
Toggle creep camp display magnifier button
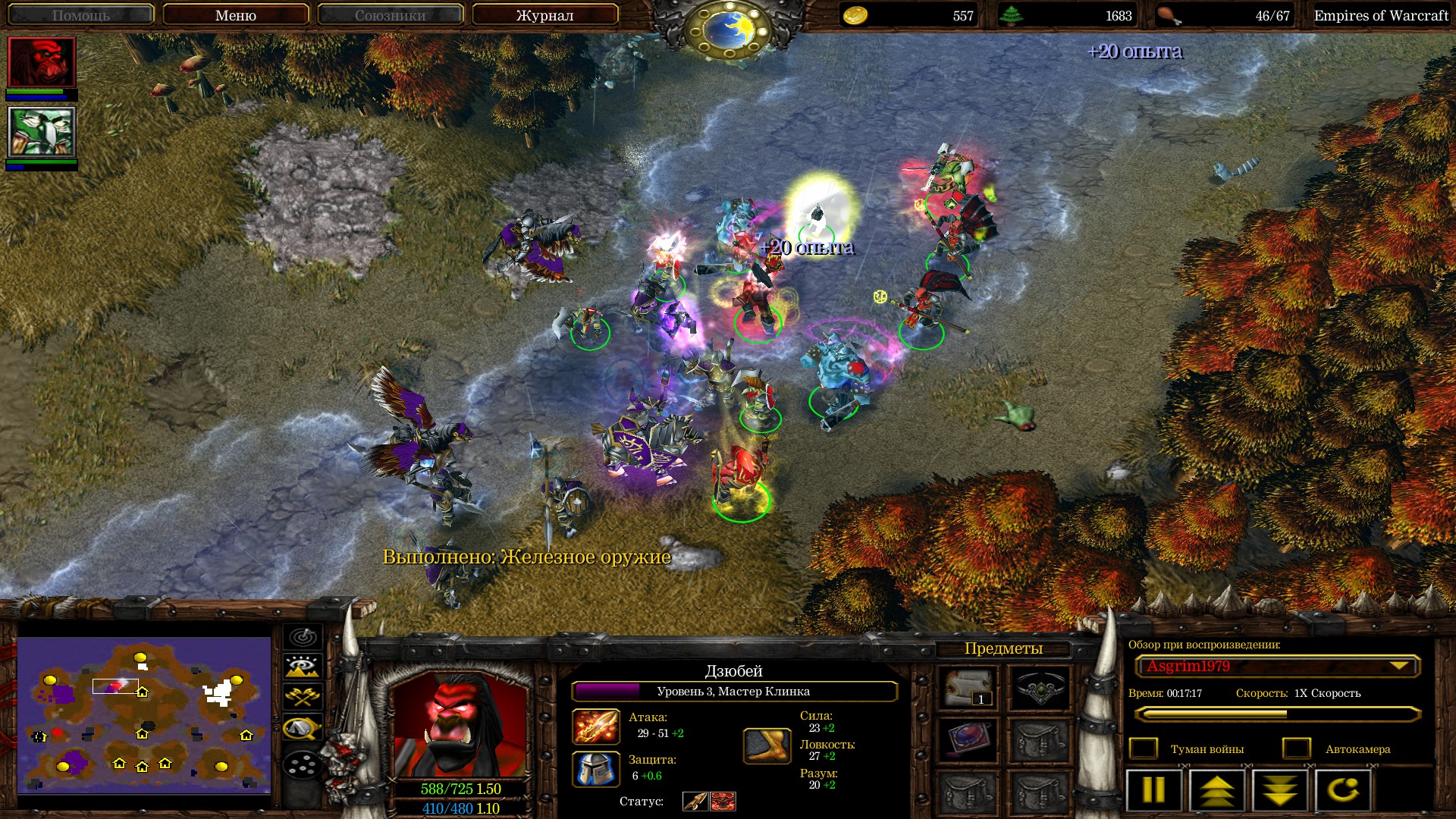[303, 729]
